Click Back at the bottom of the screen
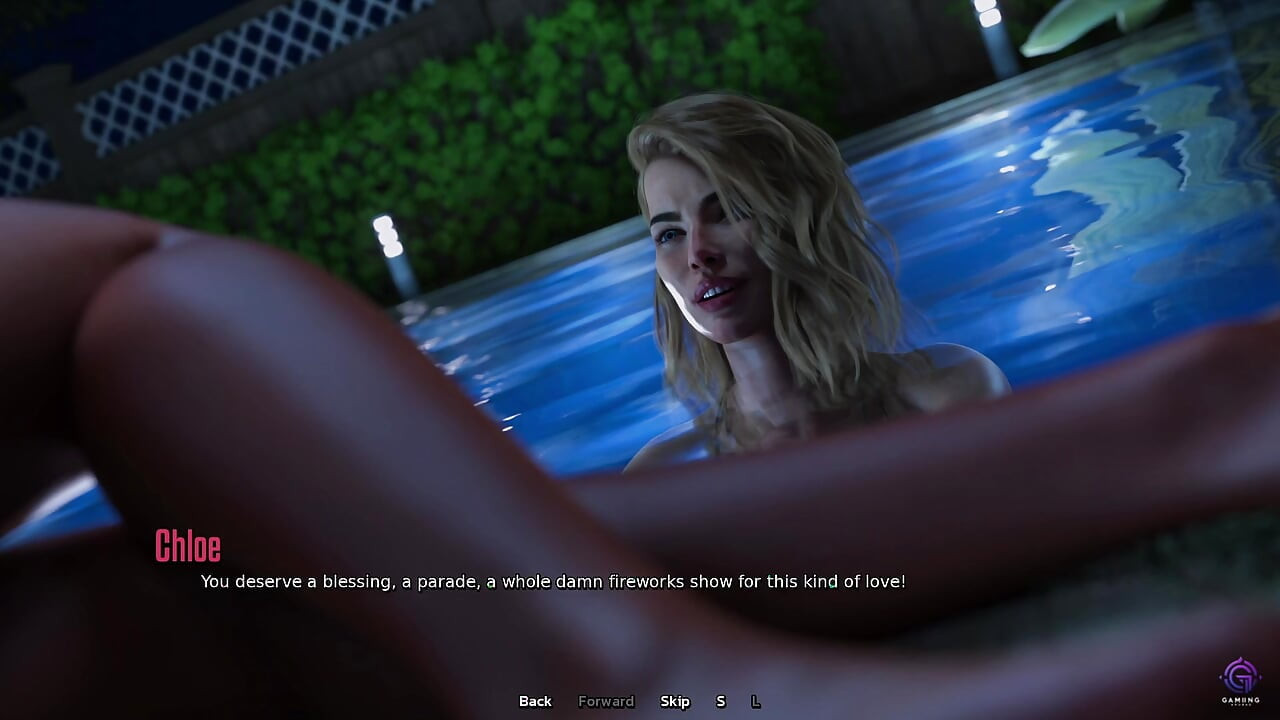 [x=535, y=701]
